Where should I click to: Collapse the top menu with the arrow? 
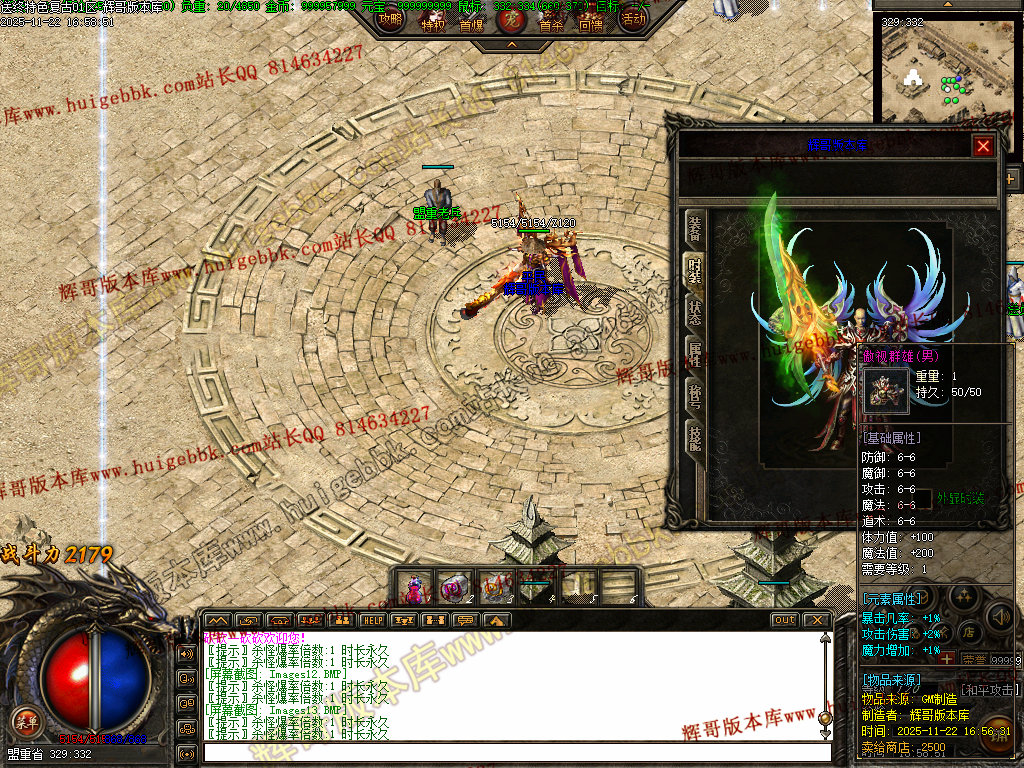(x=511, y=45)
